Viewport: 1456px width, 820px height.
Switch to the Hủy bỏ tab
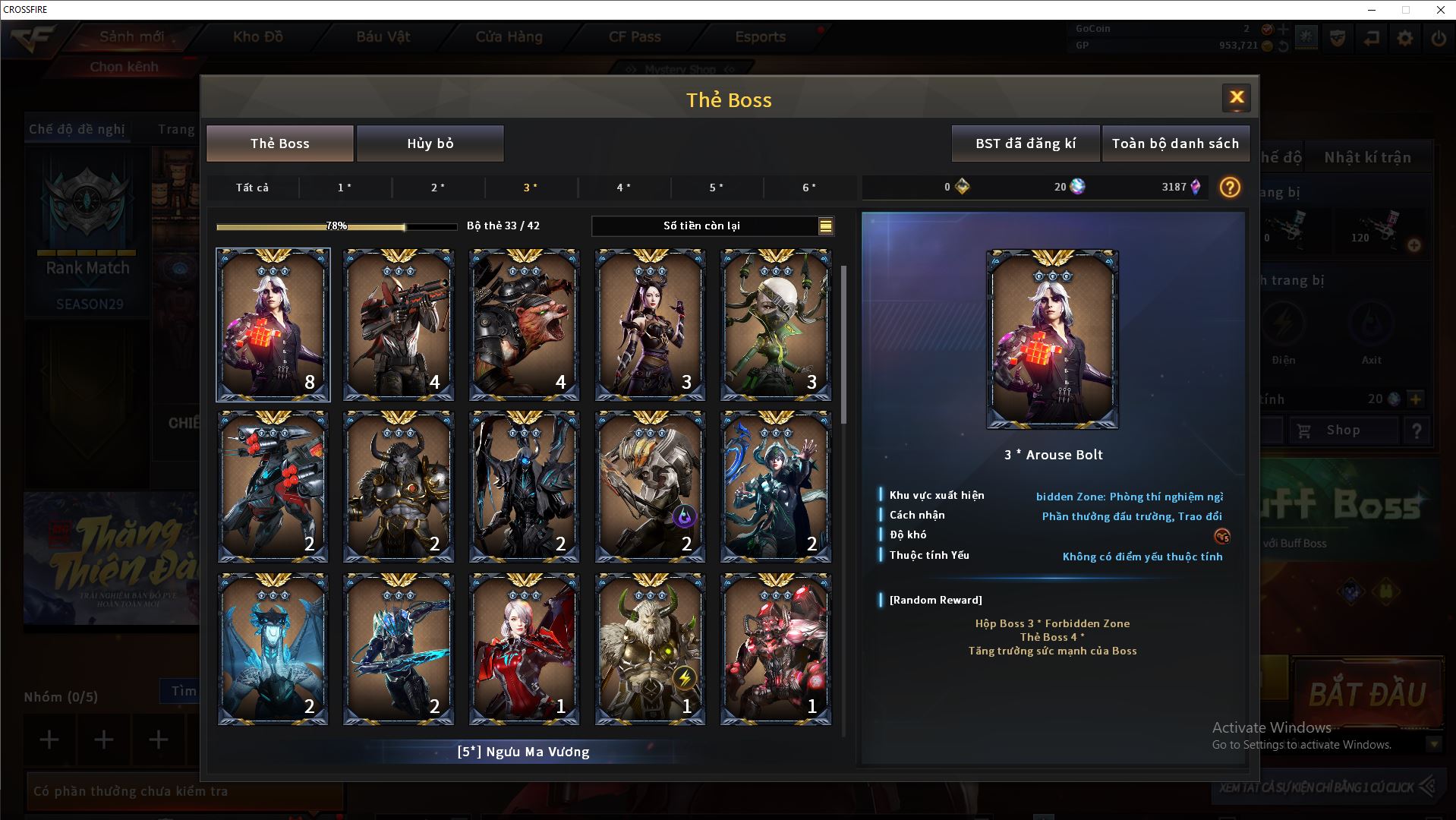pyautogui.click(x=430, y=143)
